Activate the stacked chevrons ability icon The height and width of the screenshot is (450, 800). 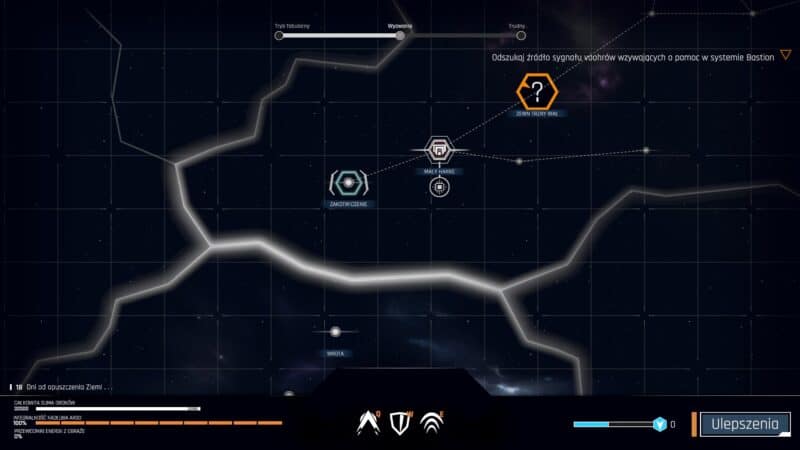click(x=432, y=423)
